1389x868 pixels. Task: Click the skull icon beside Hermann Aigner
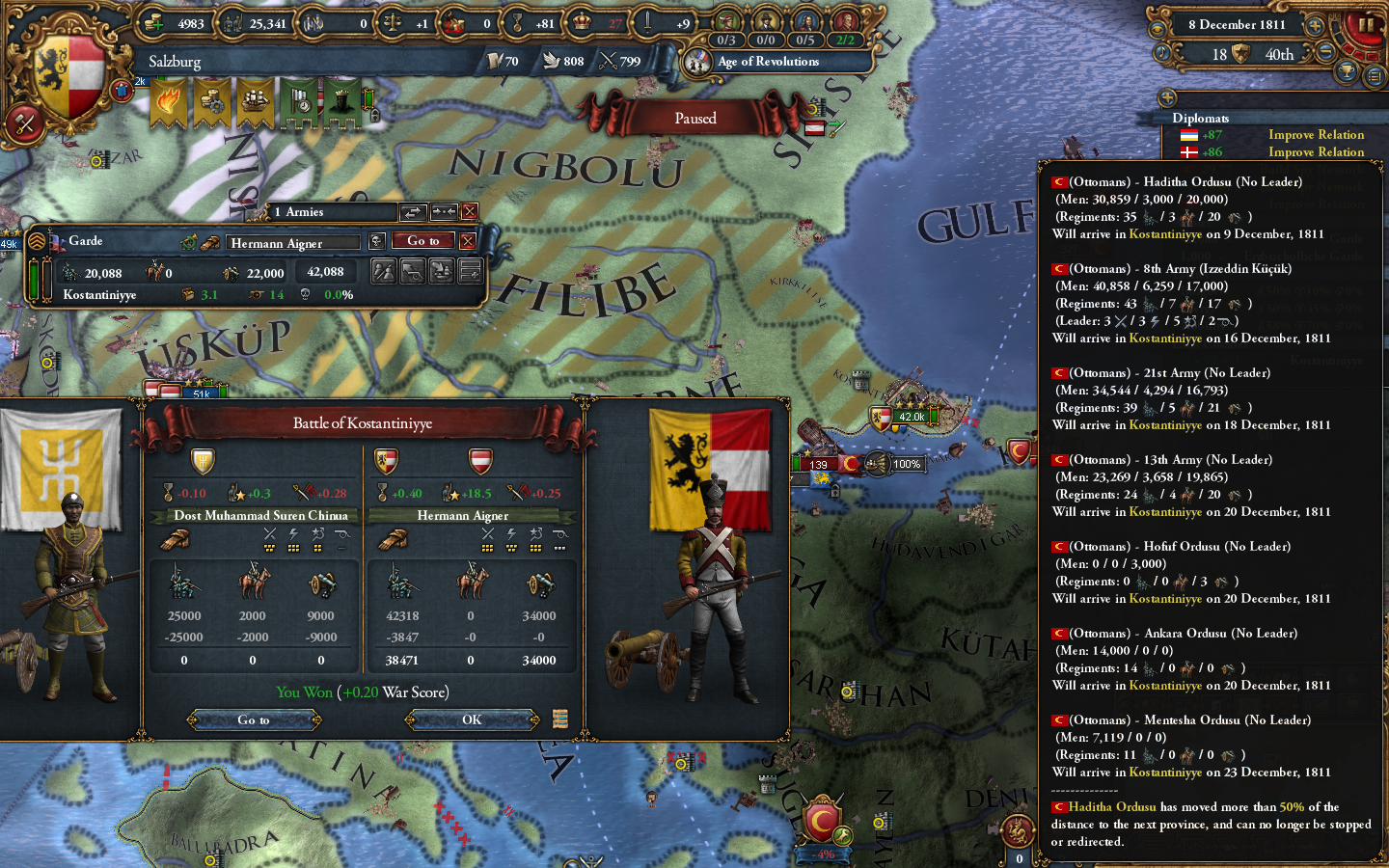(376, 241)
